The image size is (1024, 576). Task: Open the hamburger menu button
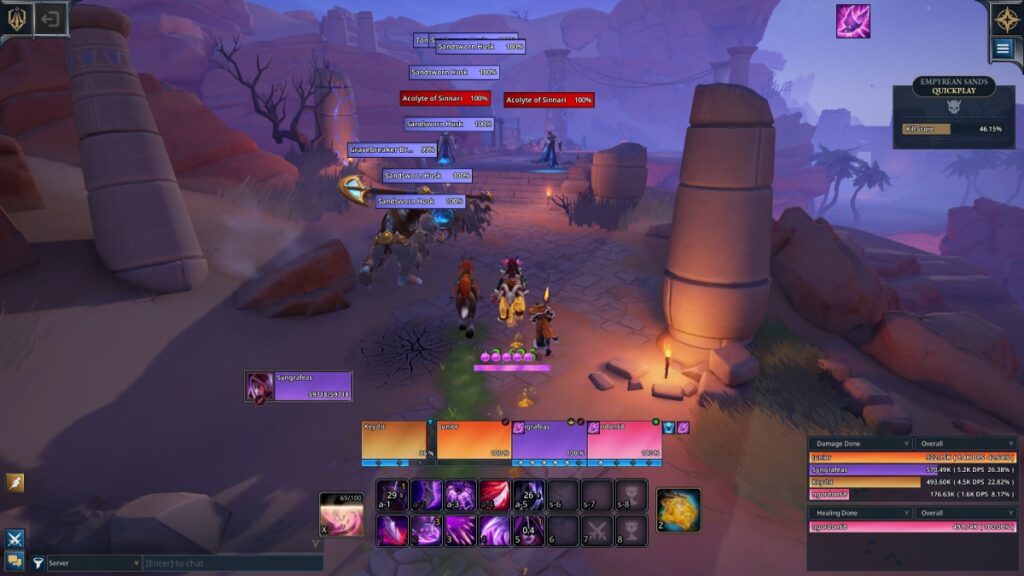click(x=1003, y=48)
